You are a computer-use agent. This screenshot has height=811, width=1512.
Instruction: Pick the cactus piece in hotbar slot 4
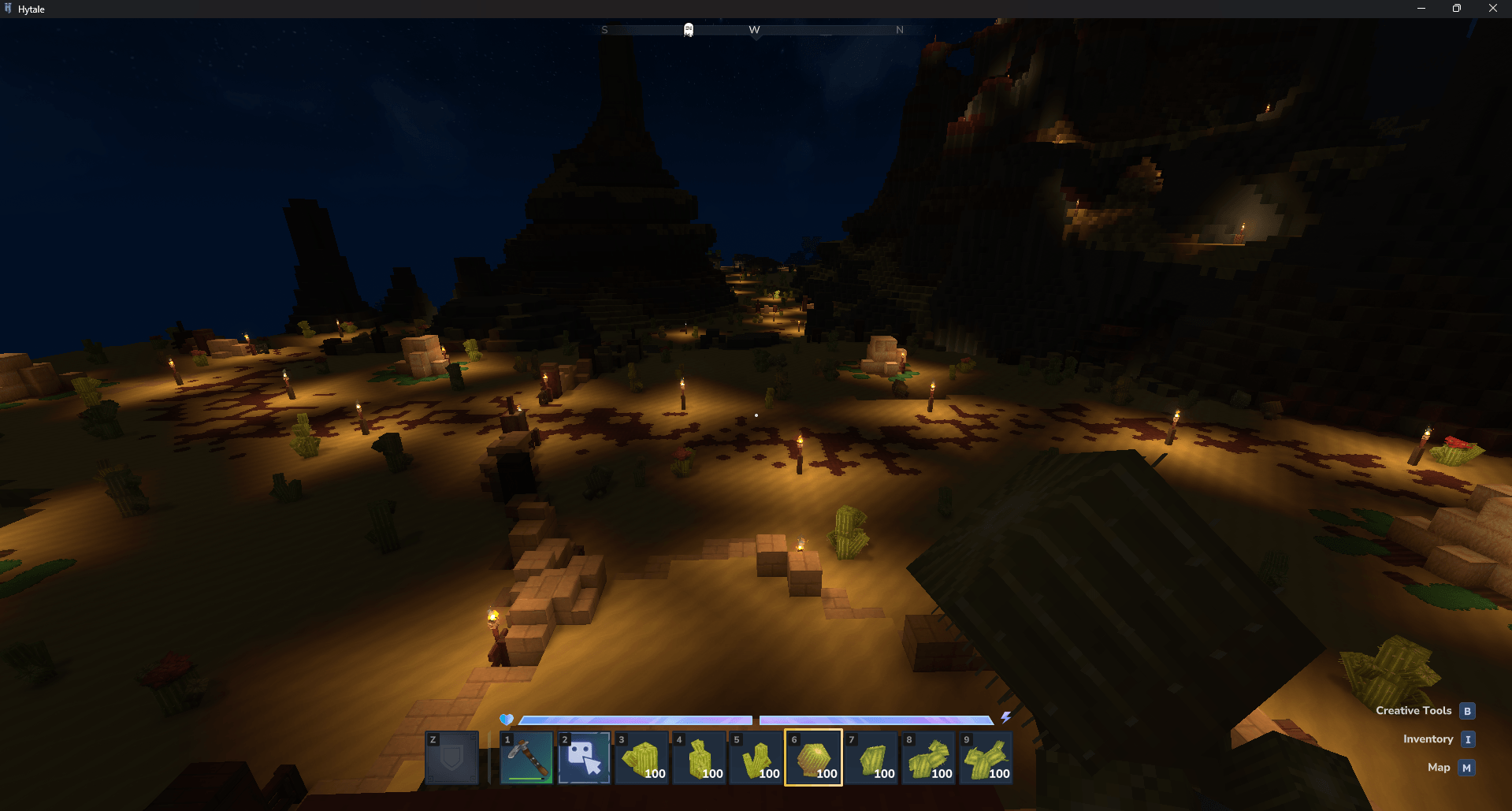pos(699,757)
